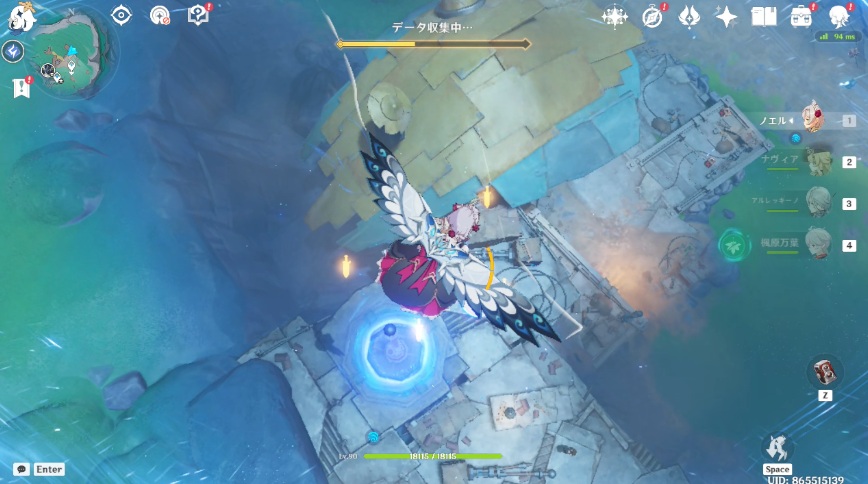Open the adventurer handbook compass icon
This screenshot has width=868, height=484.
click(x=652, y=16)
